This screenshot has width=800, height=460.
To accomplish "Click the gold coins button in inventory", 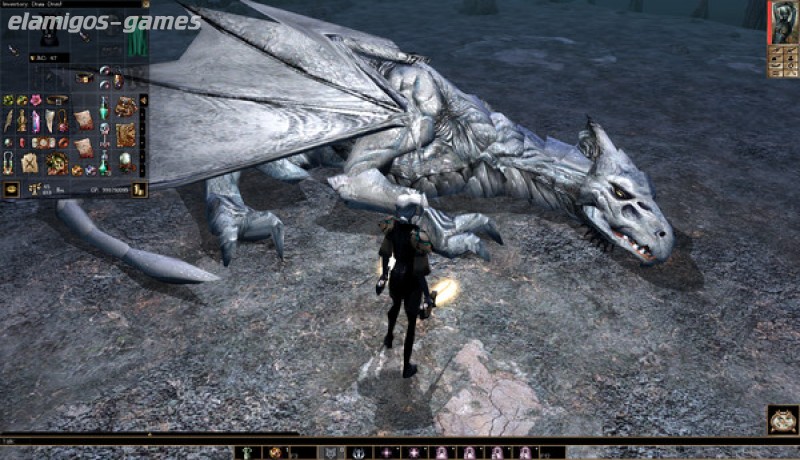I will tap(139, 189).
